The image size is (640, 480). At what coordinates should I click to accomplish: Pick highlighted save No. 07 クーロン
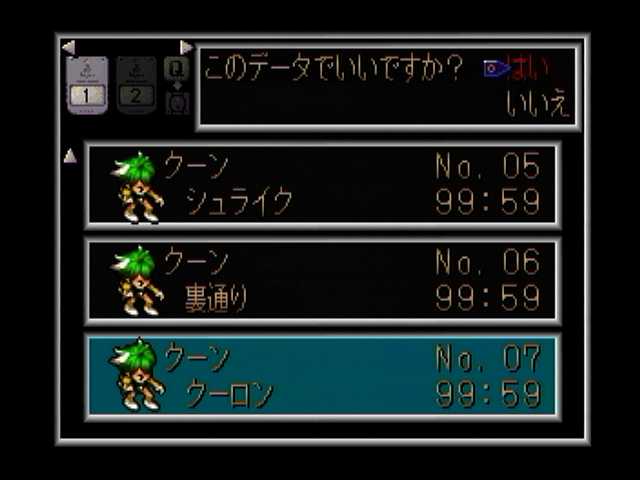322,377
